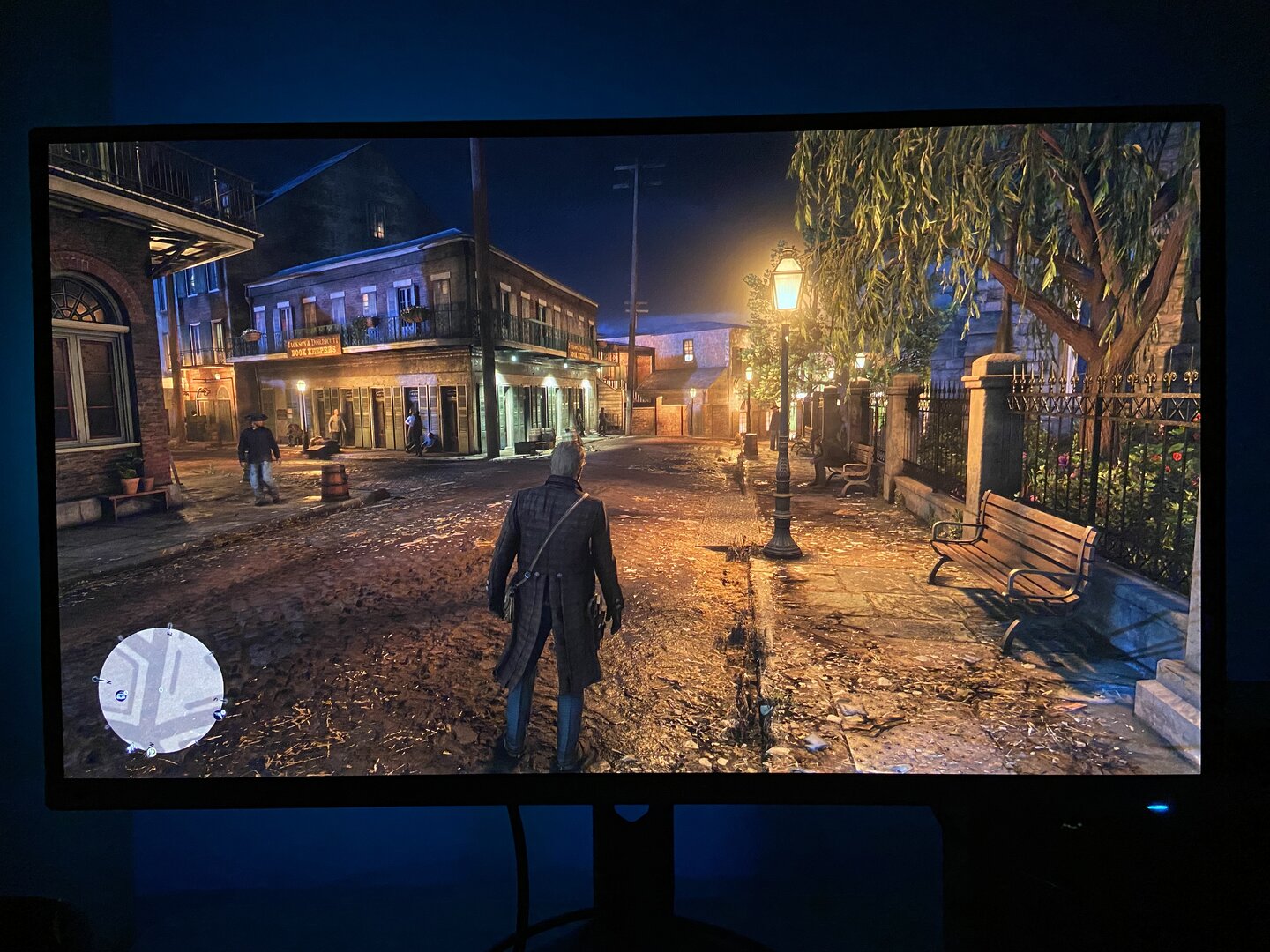Select the white round marker on the minimap rim

(x=151, y=752)
